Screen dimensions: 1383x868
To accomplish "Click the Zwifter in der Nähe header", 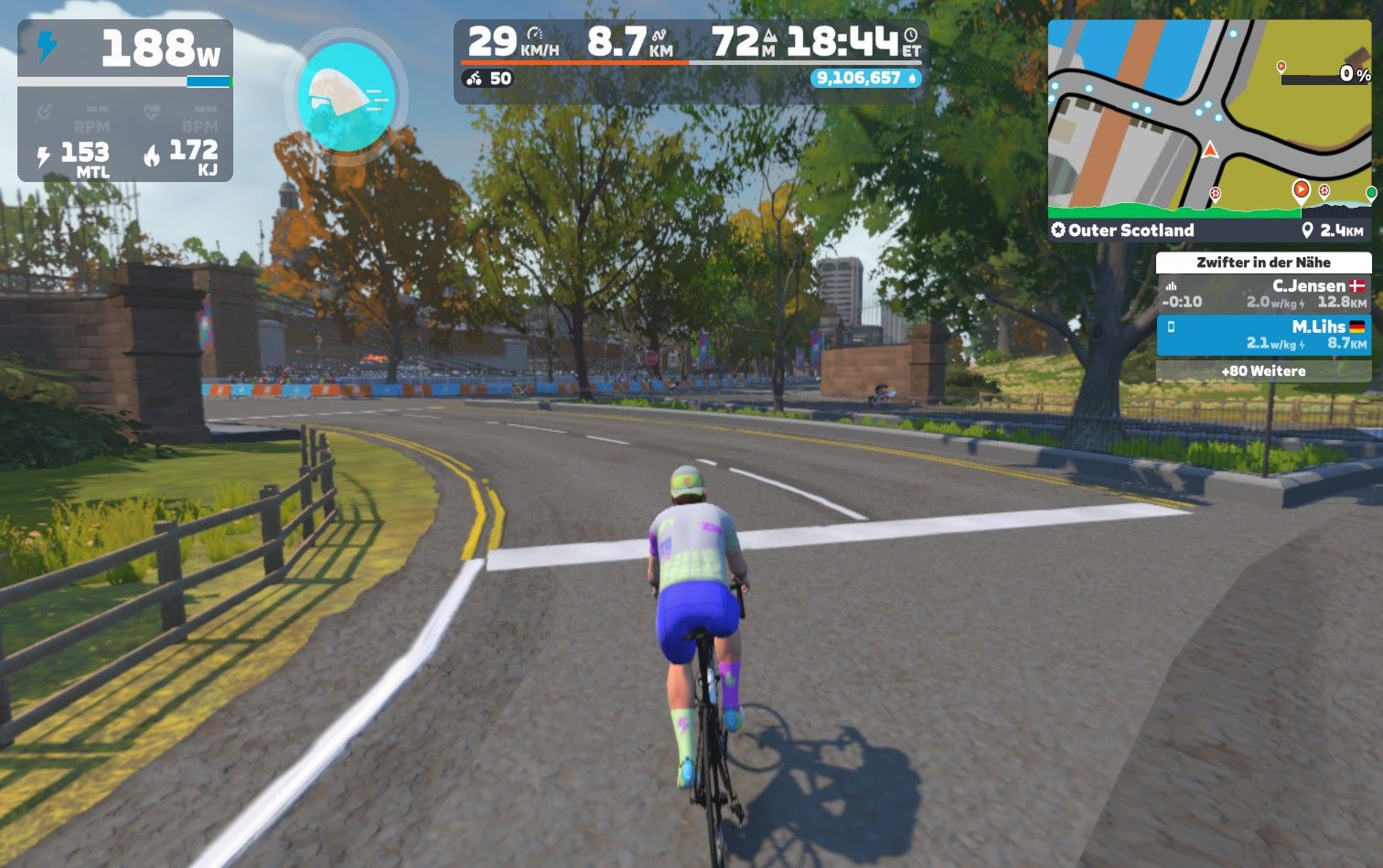I will [1263, 263].
